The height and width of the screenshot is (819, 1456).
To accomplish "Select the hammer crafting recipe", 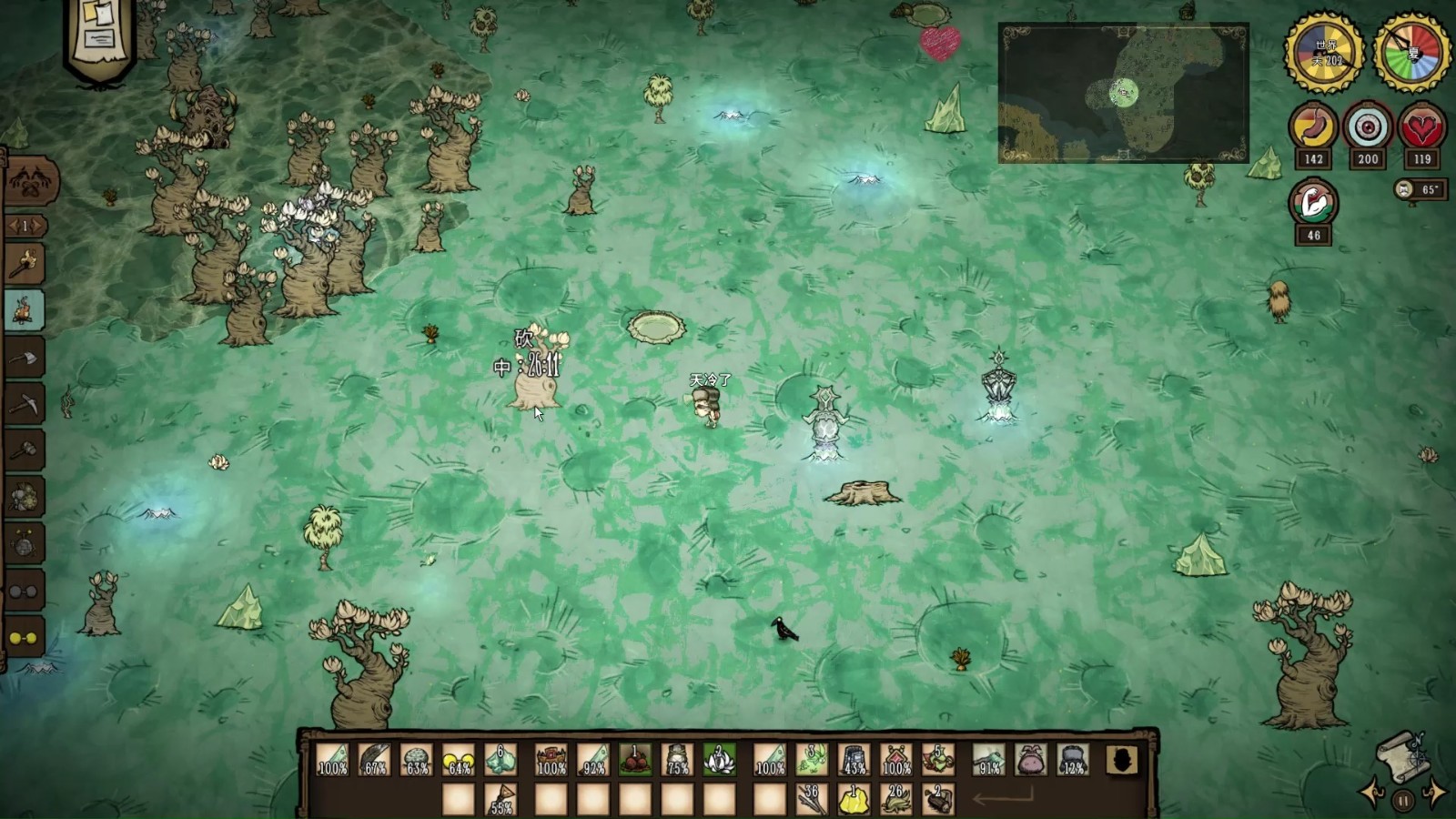I will pyautogui.click(x=25, y=450).
